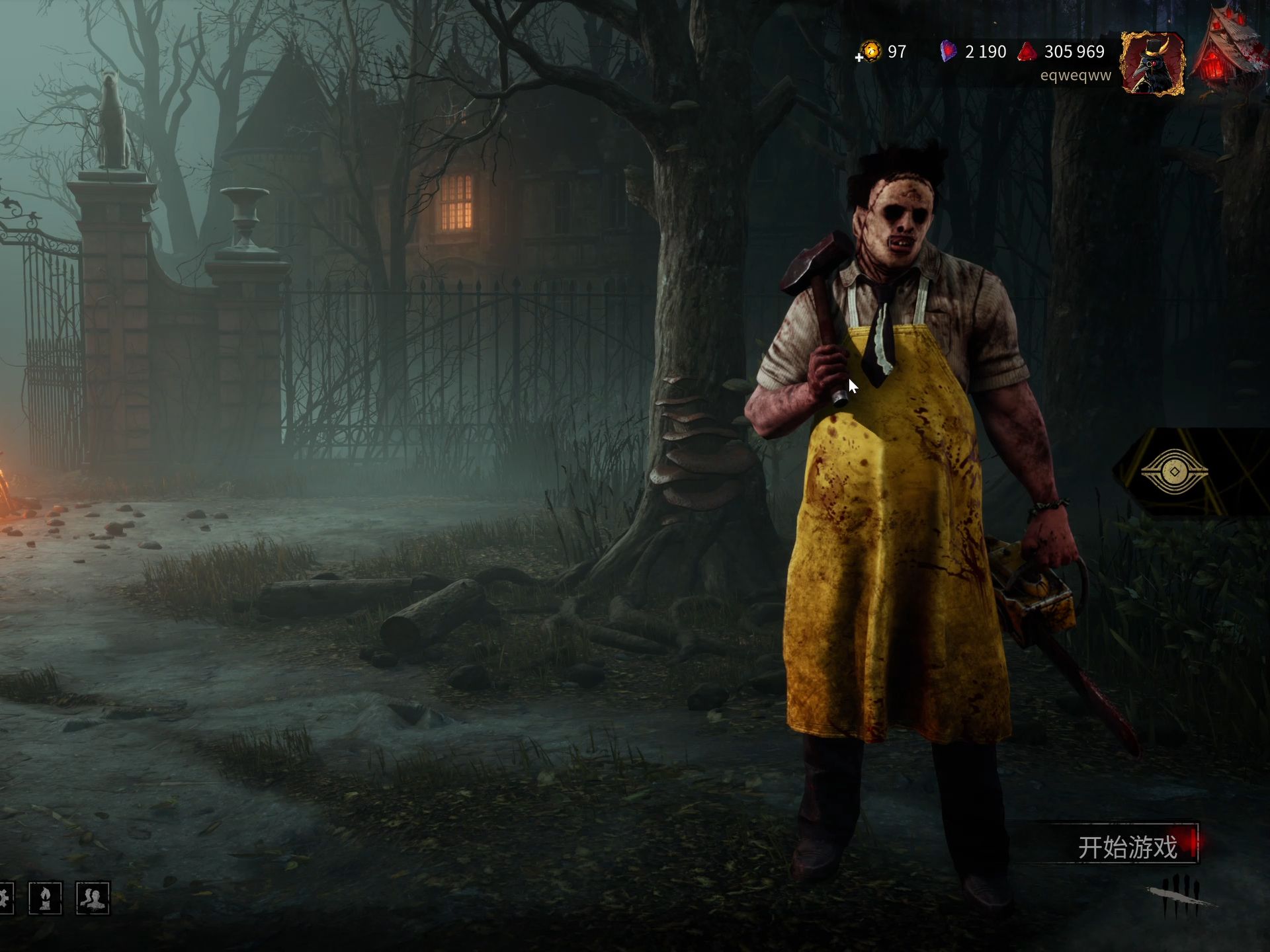
Task: Start the match with 开始游戏
Action: [1127, 846]
